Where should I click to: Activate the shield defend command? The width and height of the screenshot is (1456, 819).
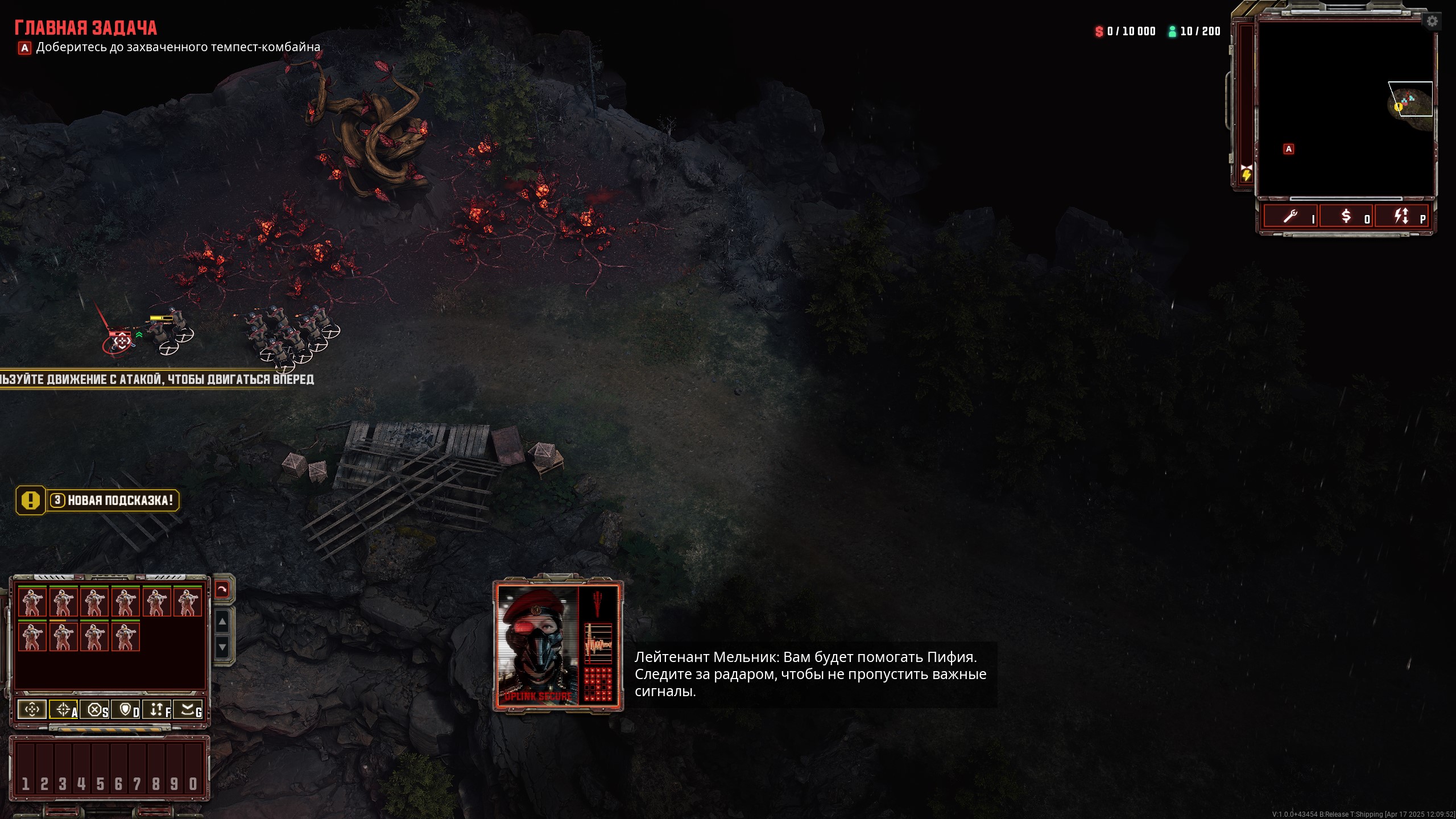[126, 709]
